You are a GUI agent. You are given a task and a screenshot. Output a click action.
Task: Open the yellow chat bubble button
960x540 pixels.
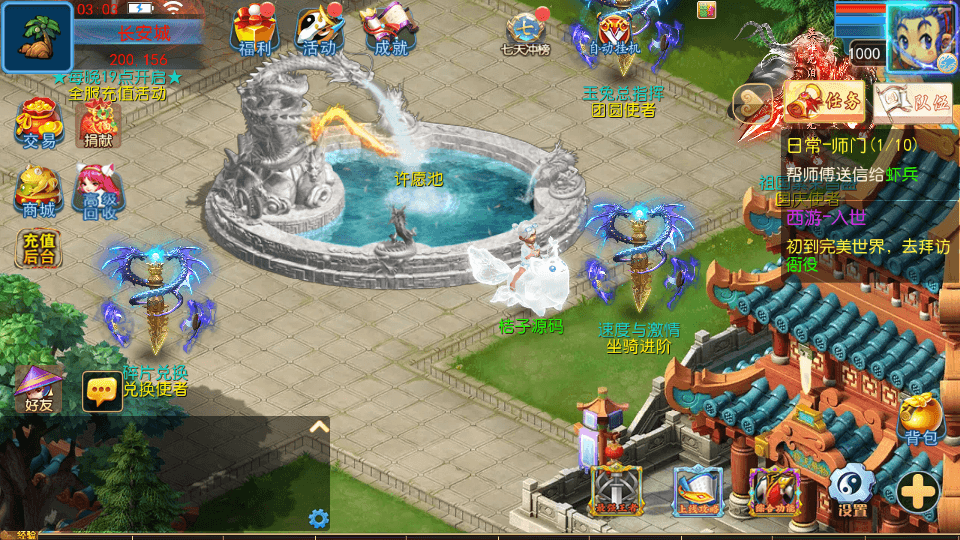102,392
